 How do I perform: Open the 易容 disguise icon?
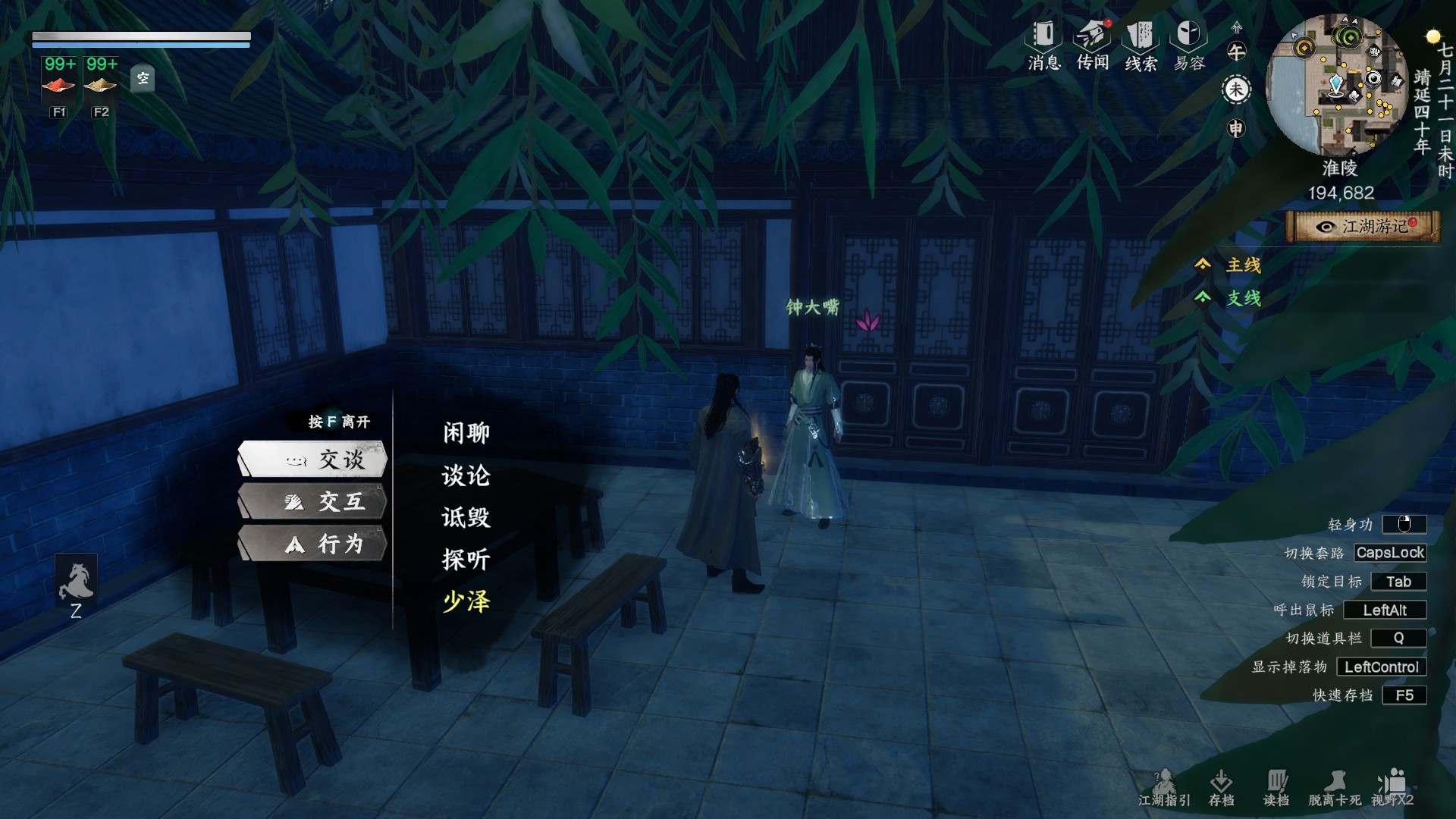pyautogui.click(x=1189, y=45)
